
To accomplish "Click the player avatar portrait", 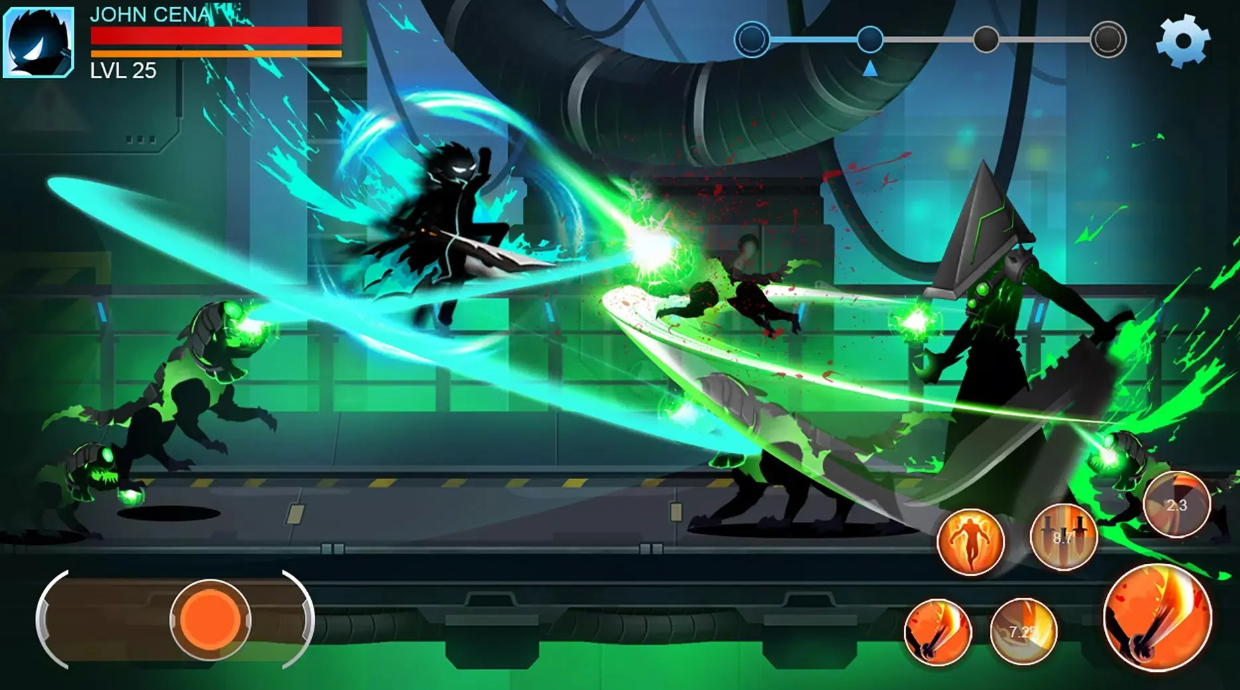I will tap(38, 42).
